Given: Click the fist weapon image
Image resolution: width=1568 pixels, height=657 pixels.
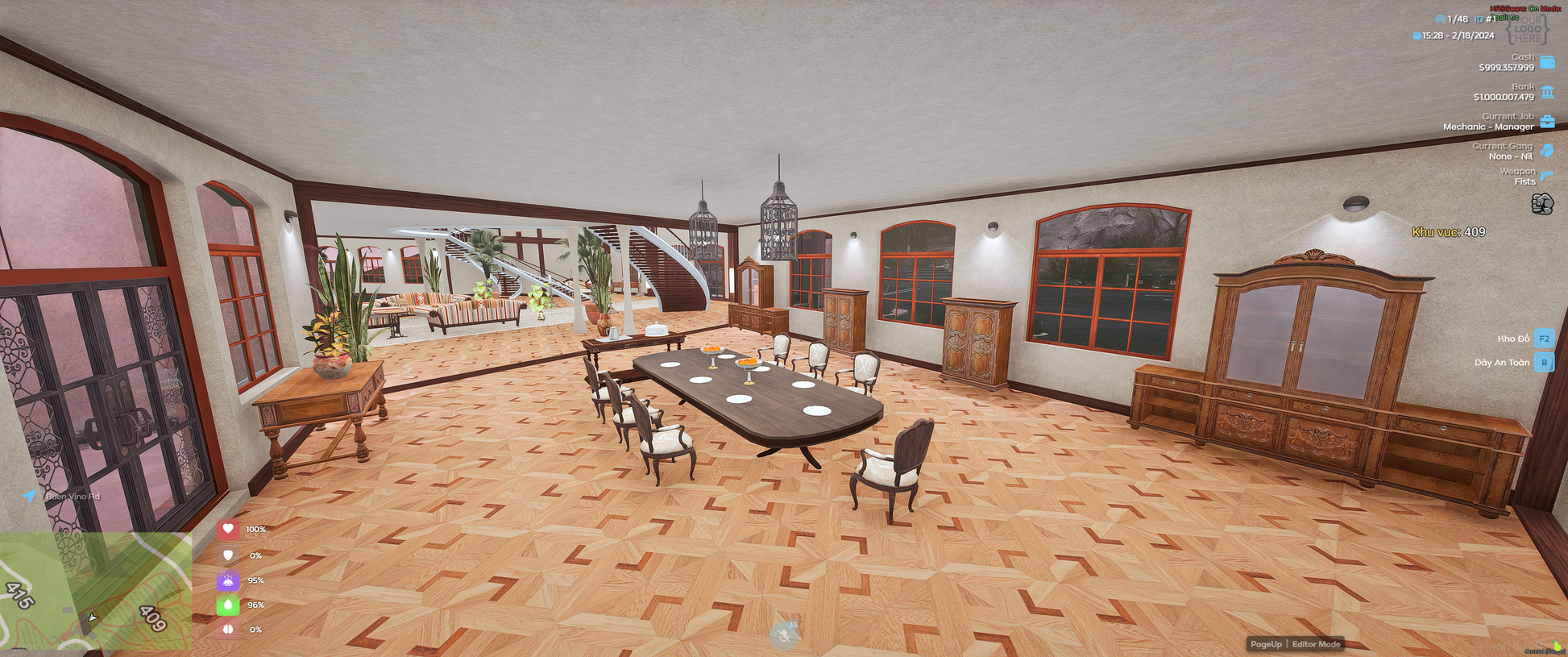Looking at the screenshot, I should point(1541,204).
